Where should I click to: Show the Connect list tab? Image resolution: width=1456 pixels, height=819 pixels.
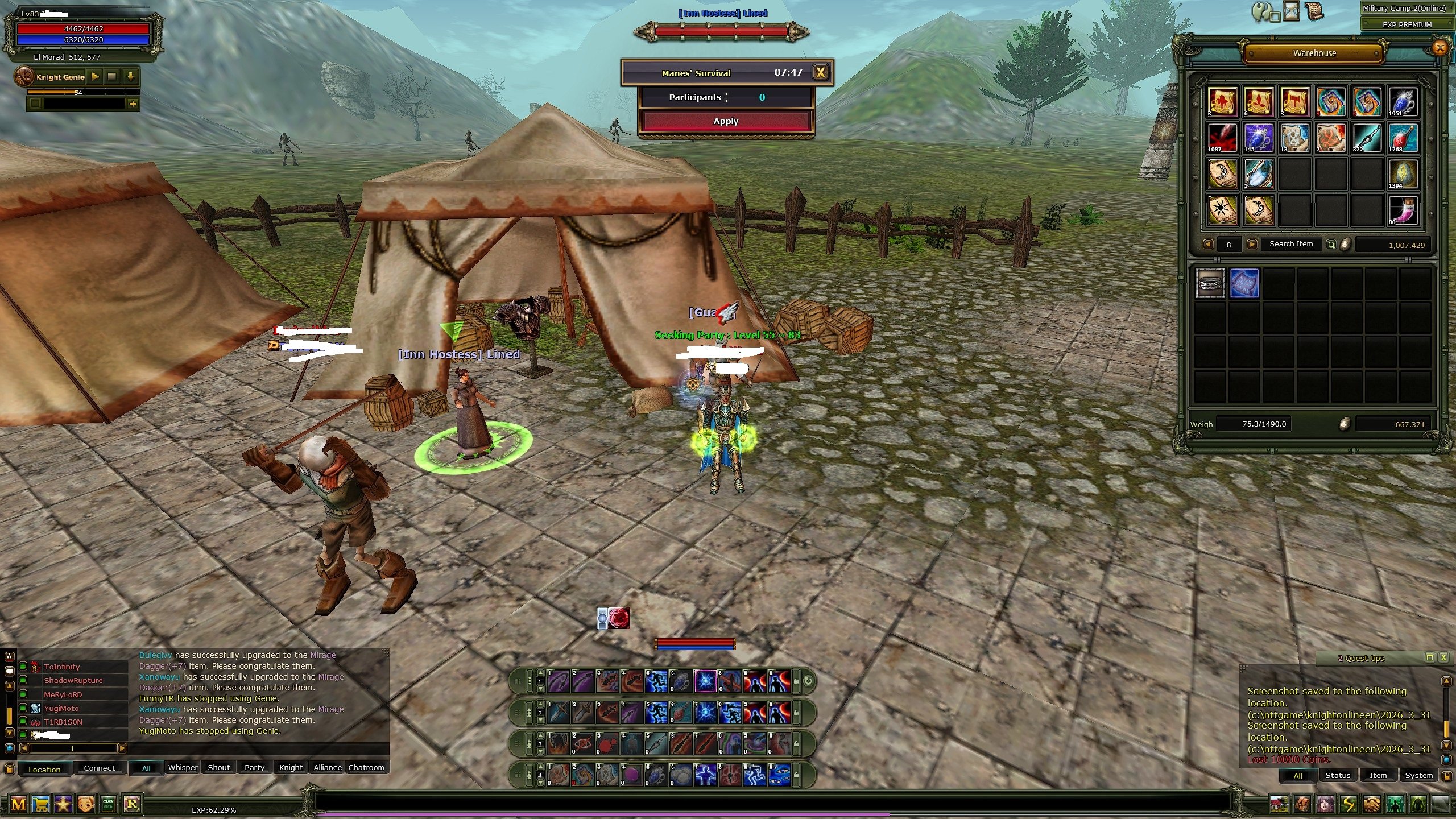[100, 768]
